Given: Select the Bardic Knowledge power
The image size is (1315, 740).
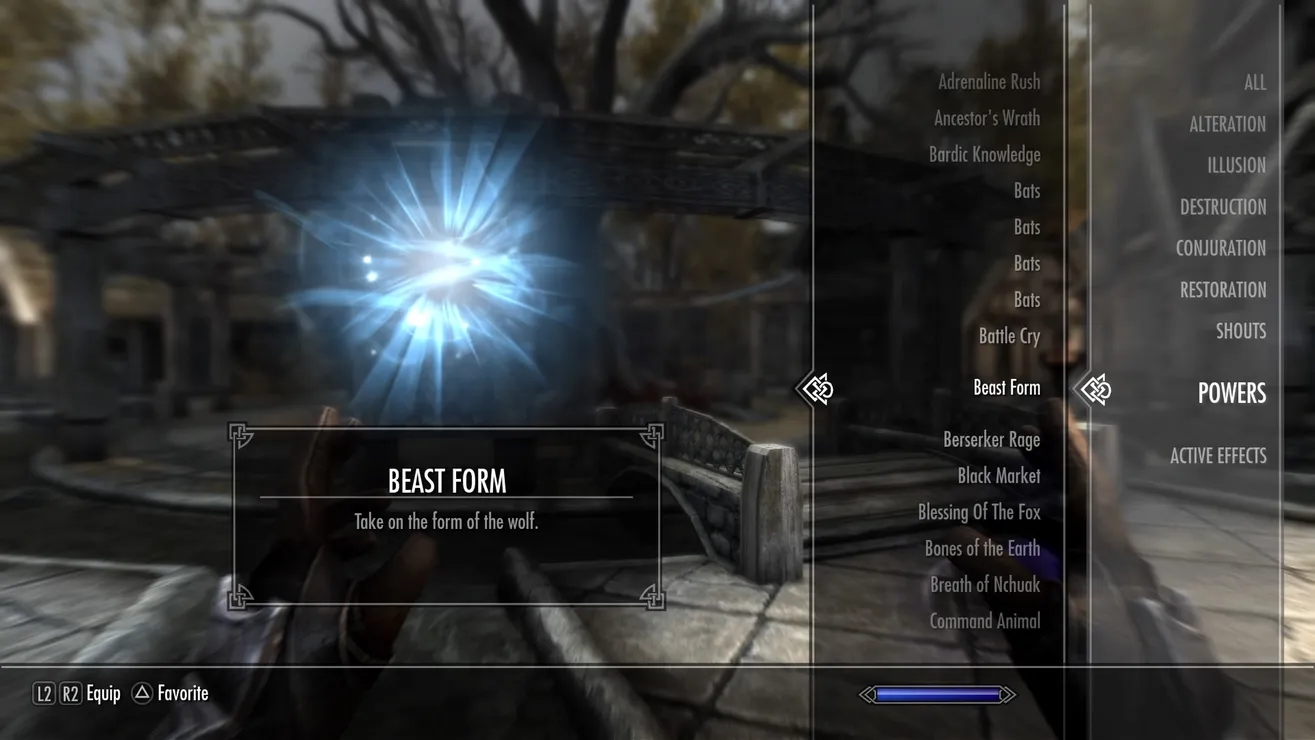Looking at the screenshot, I should point(984,155).
